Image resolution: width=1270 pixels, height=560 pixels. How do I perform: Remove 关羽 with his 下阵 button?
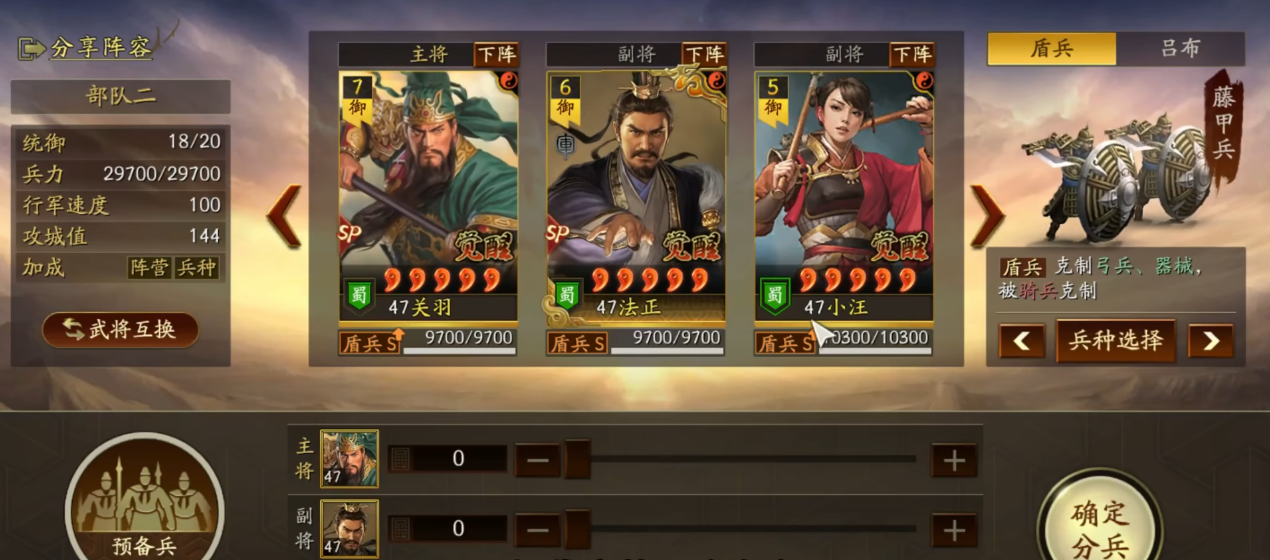point(496,54)
